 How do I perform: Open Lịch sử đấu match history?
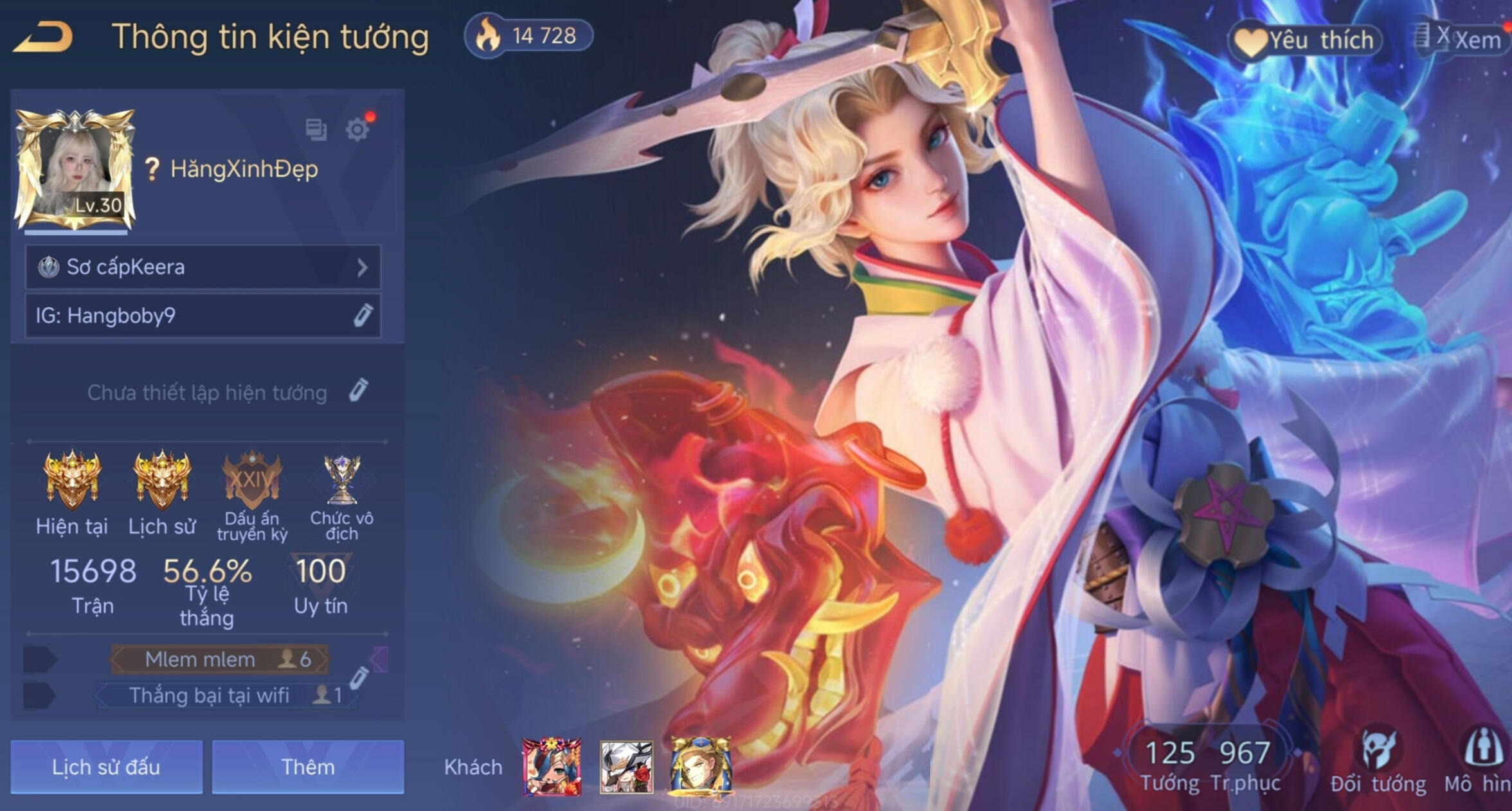(107, 767)
